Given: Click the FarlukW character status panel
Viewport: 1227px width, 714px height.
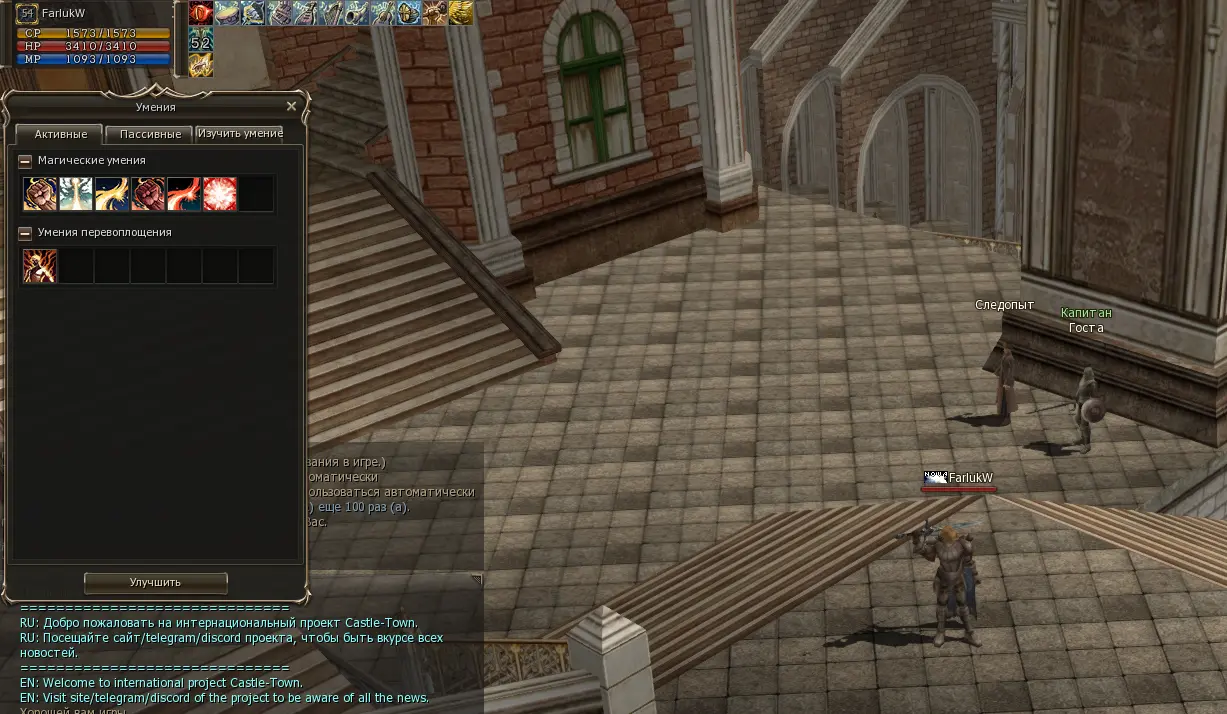Looking at the screenshot, I should click(90, 33).
